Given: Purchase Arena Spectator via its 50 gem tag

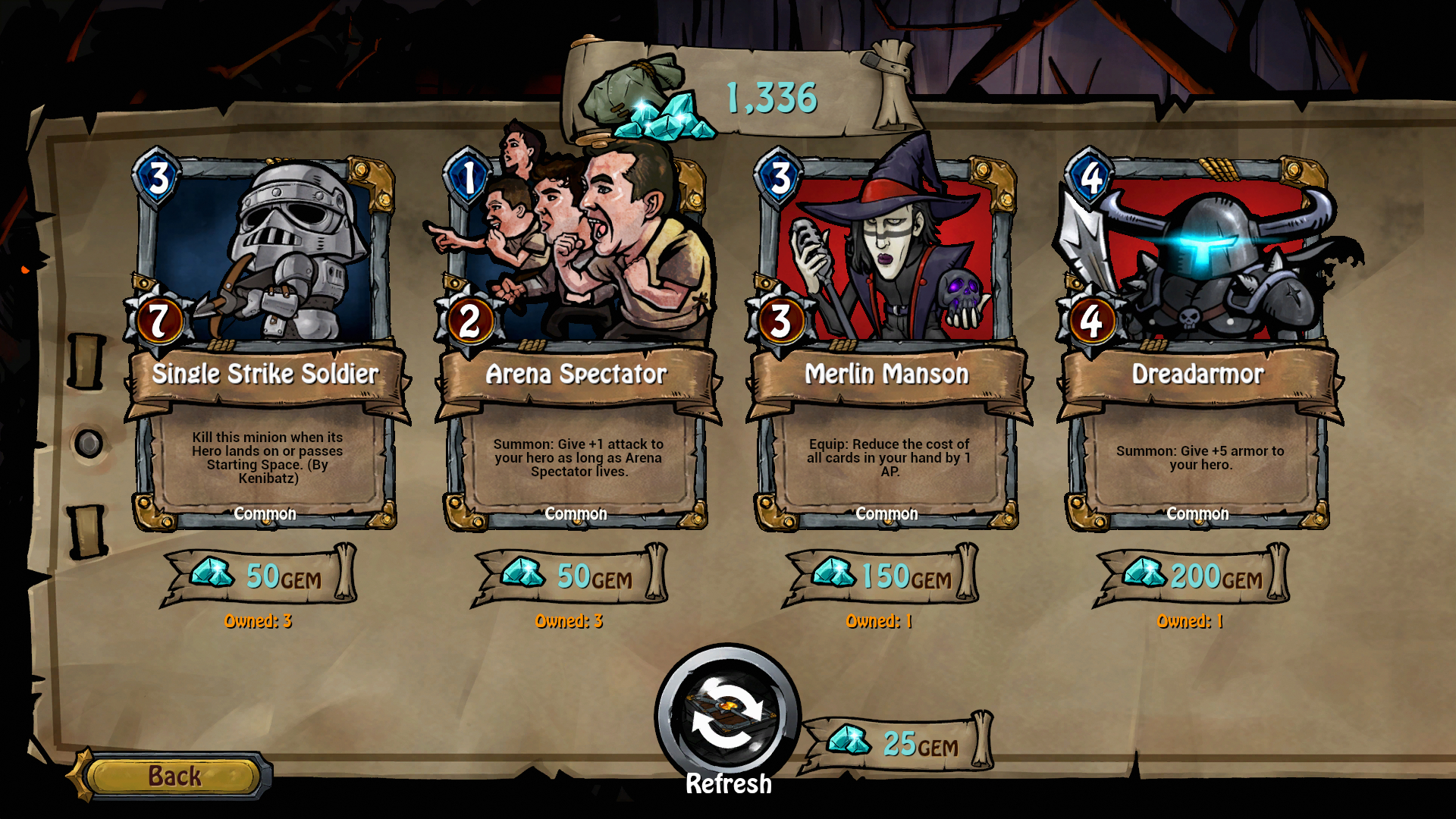Looking at the screenshot, I should 570,576.
